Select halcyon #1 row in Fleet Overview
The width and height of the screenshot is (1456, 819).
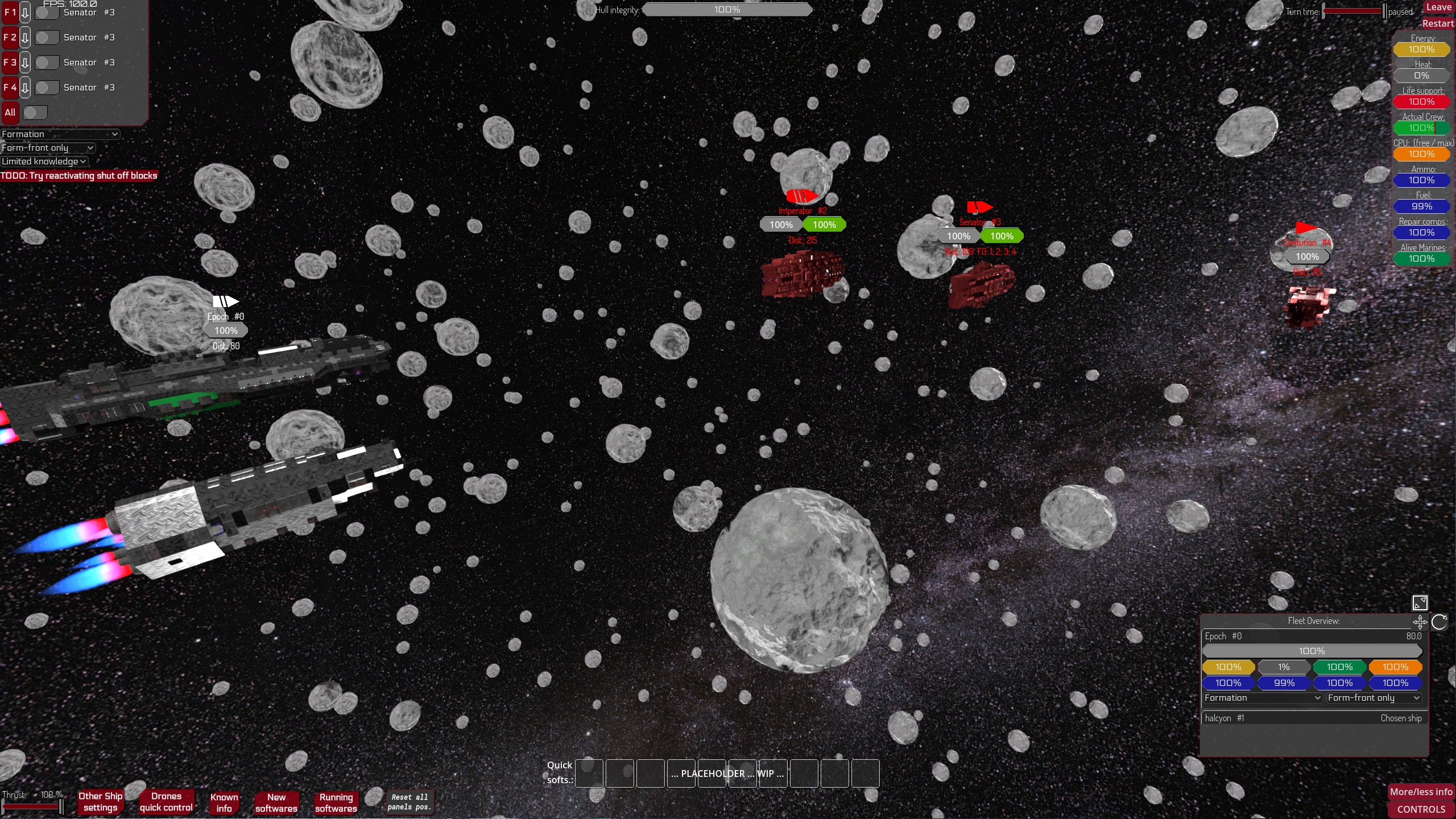point(1313,718)
